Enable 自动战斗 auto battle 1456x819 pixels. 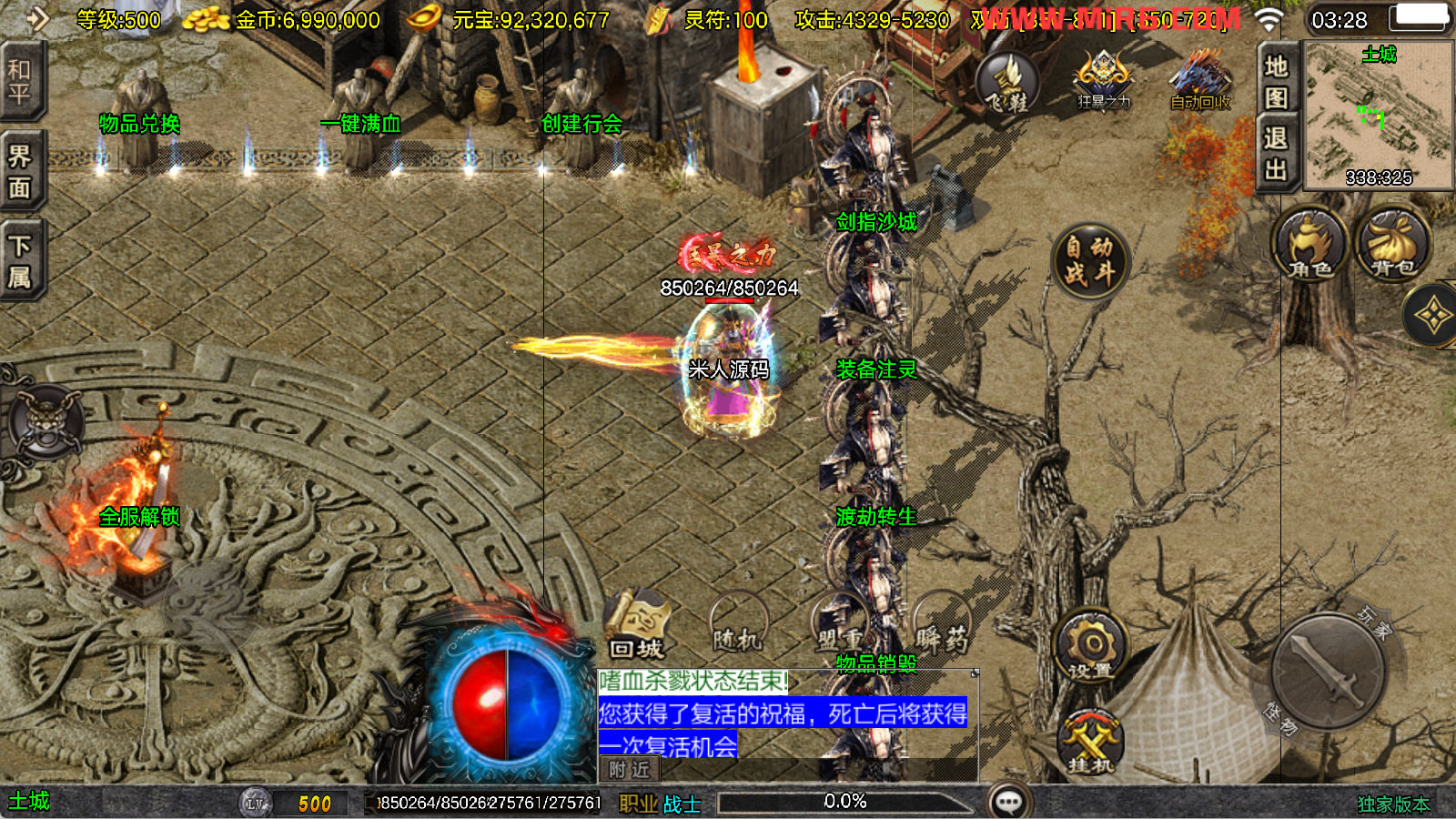(1089, 260)
